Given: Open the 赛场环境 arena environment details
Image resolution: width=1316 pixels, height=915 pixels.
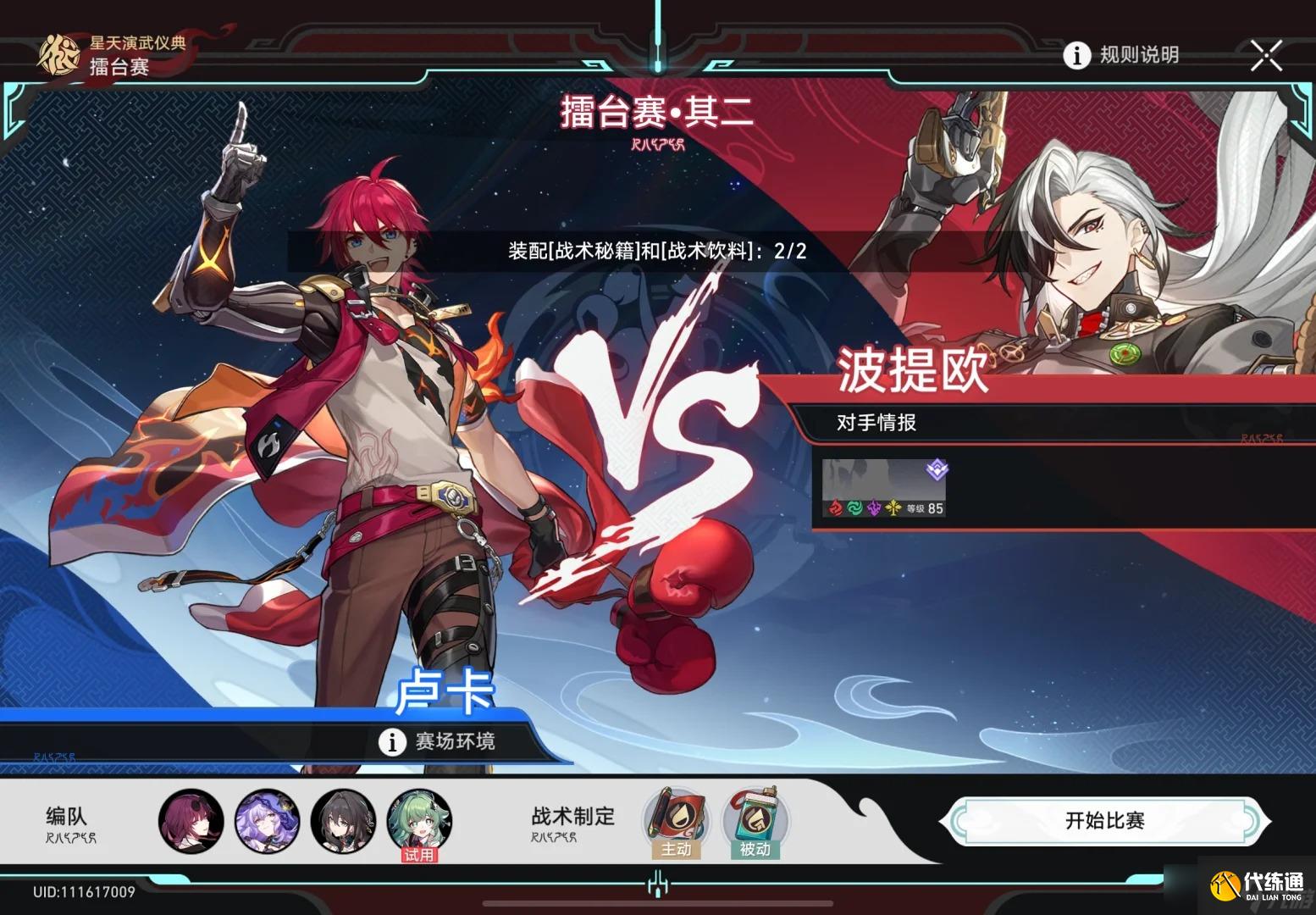Looking at the screenshot, I should point(442,741).
